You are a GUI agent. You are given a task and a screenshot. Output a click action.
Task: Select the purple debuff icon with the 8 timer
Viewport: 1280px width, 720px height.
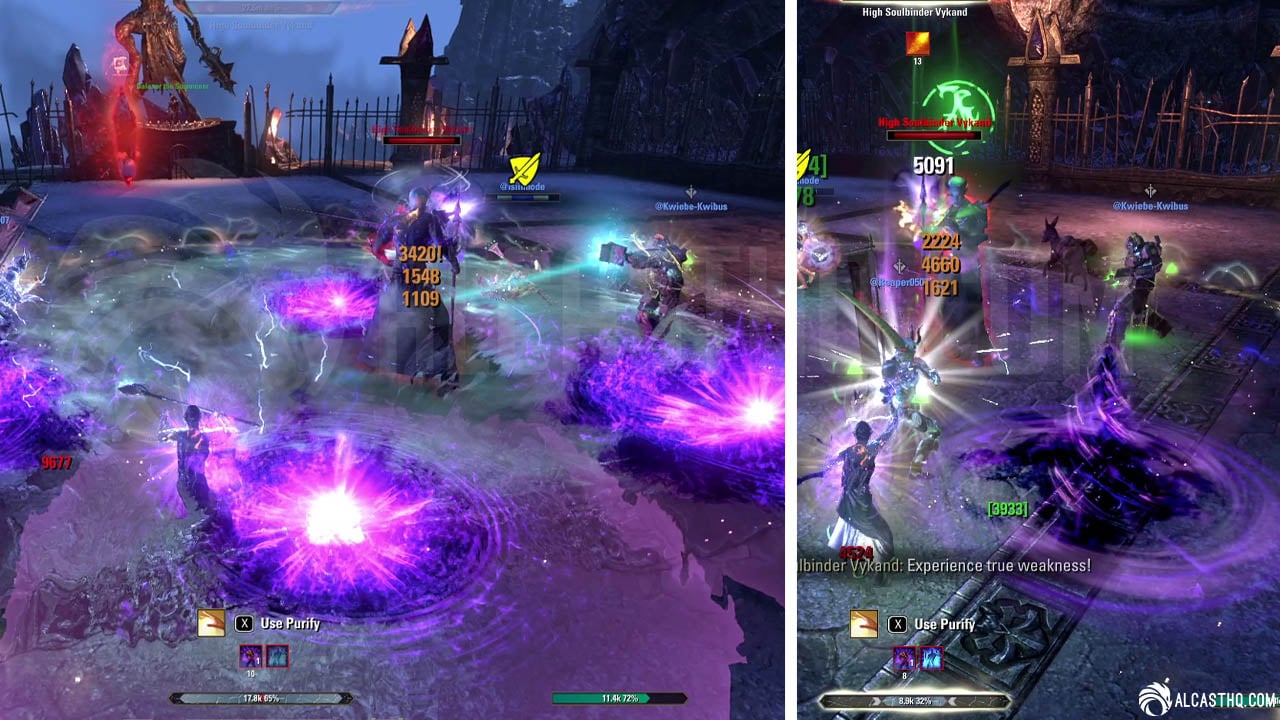pos(904,657)
